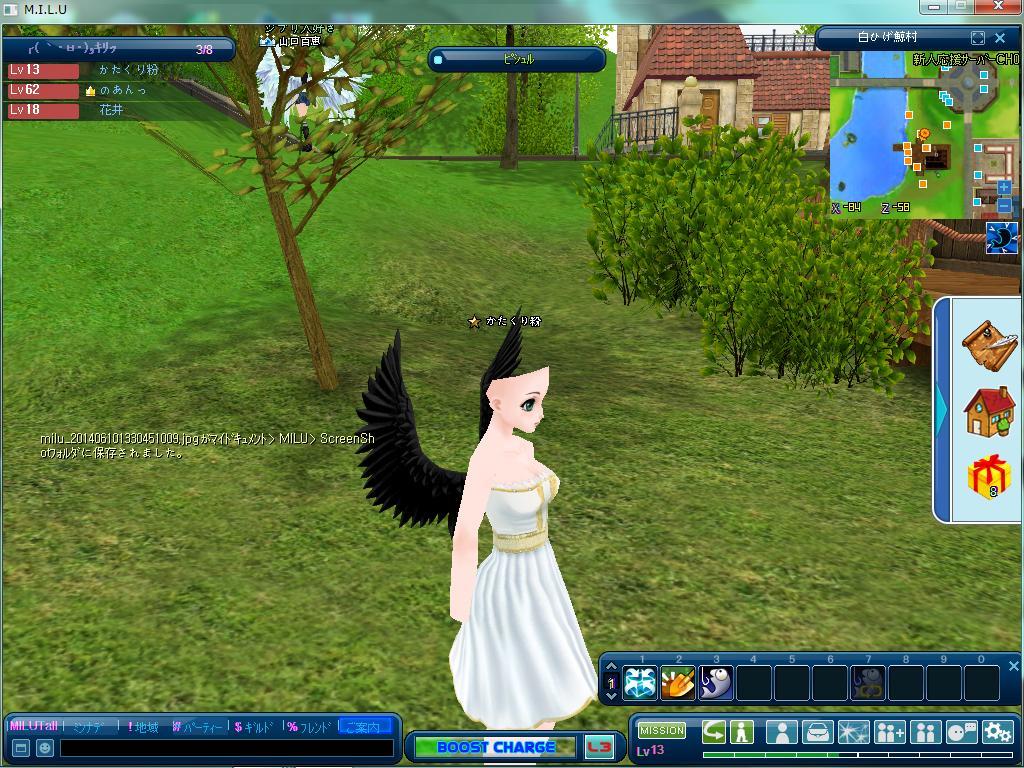This screenshot has height=768, width=1024.
Task: Zoom out on the minimap
Action: point(1004,205)
